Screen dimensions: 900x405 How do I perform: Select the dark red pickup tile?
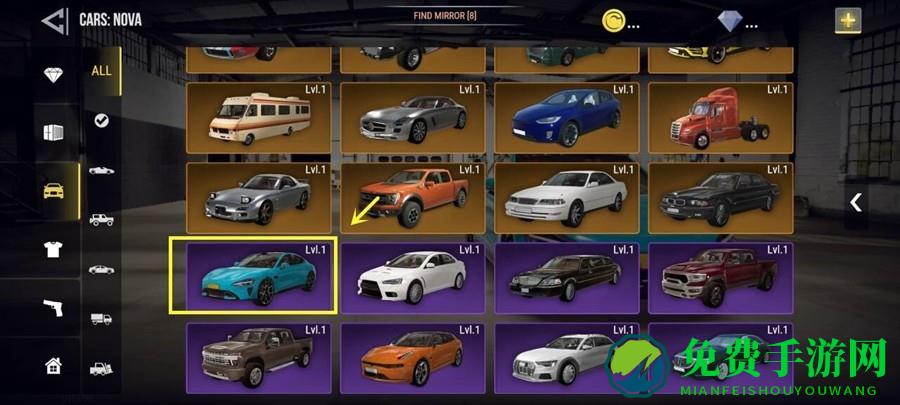(x=720, y=275)
